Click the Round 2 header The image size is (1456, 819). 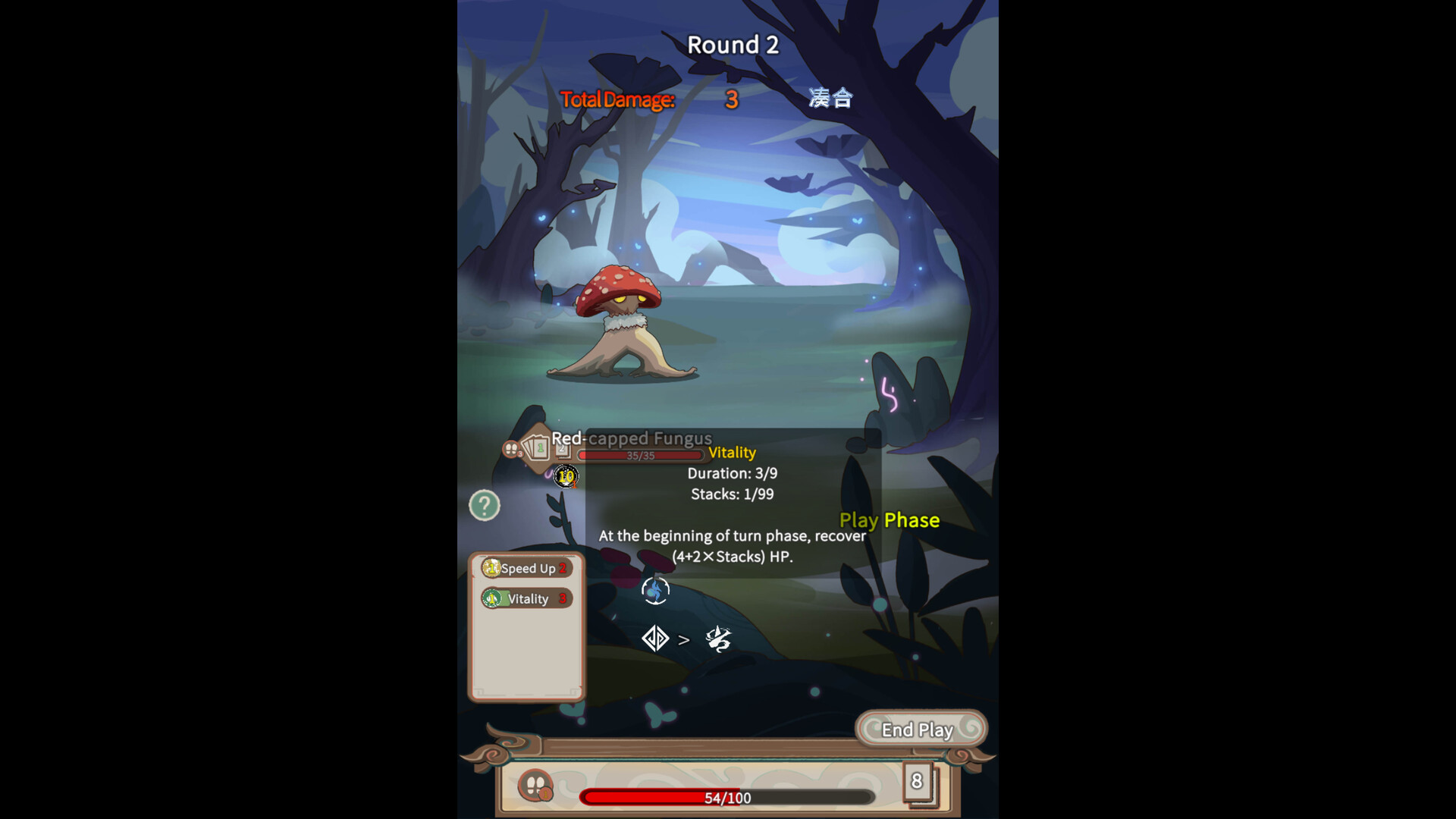(x=732, y=44)
